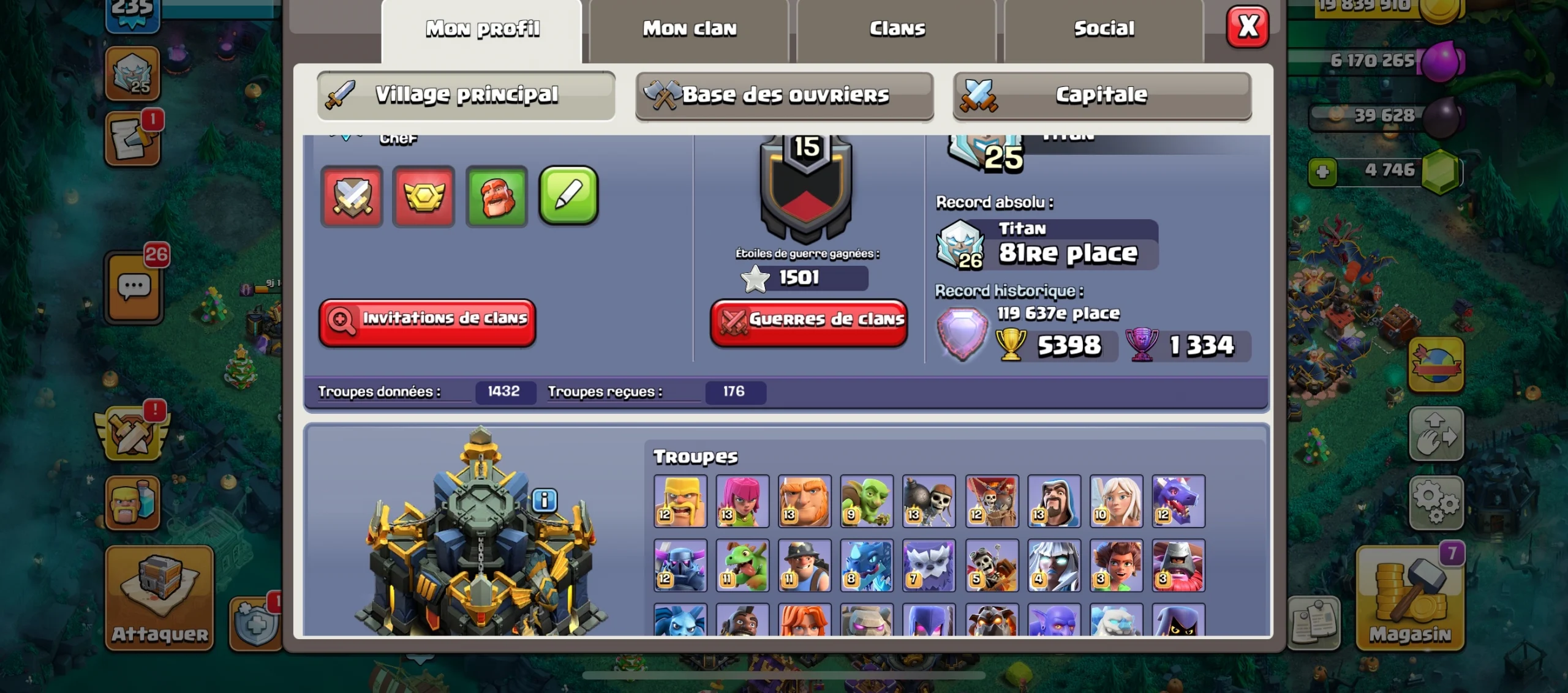Open the chat messages icon showing 26
This screenshot has width=1568, height=693.
[134, 285]
